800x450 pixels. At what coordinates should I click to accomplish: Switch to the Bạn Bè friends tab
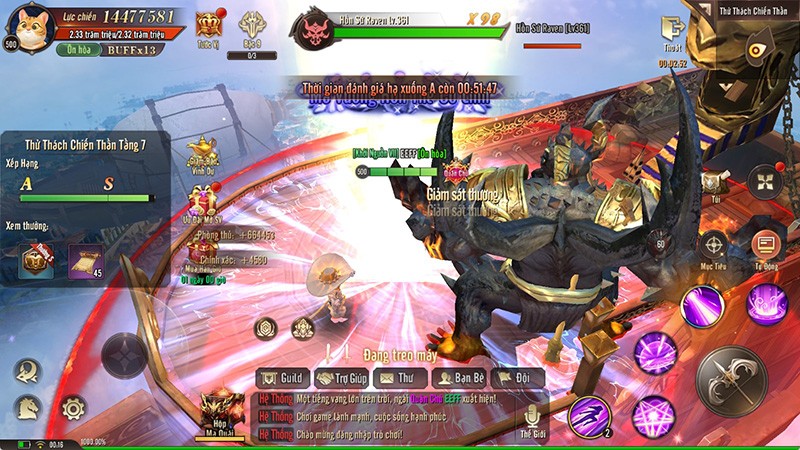pos(458,378)
